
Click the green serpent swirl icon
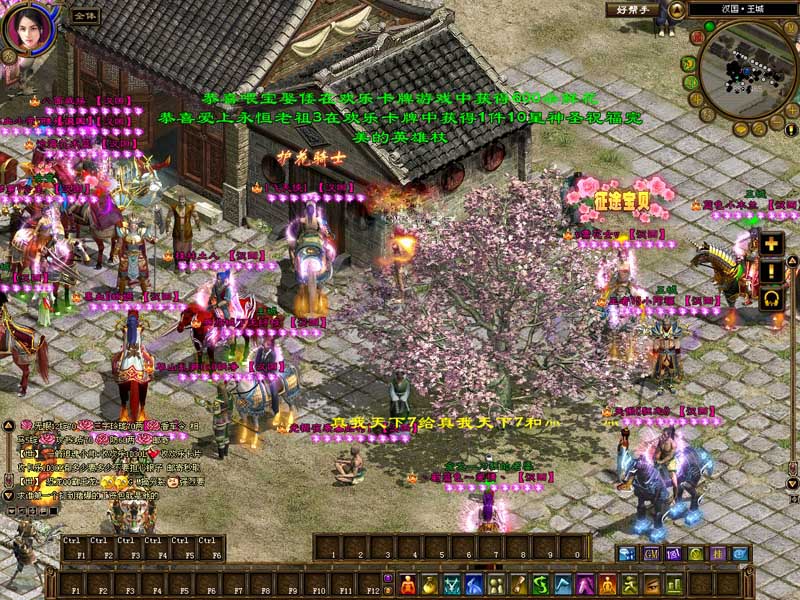(541, 584)
